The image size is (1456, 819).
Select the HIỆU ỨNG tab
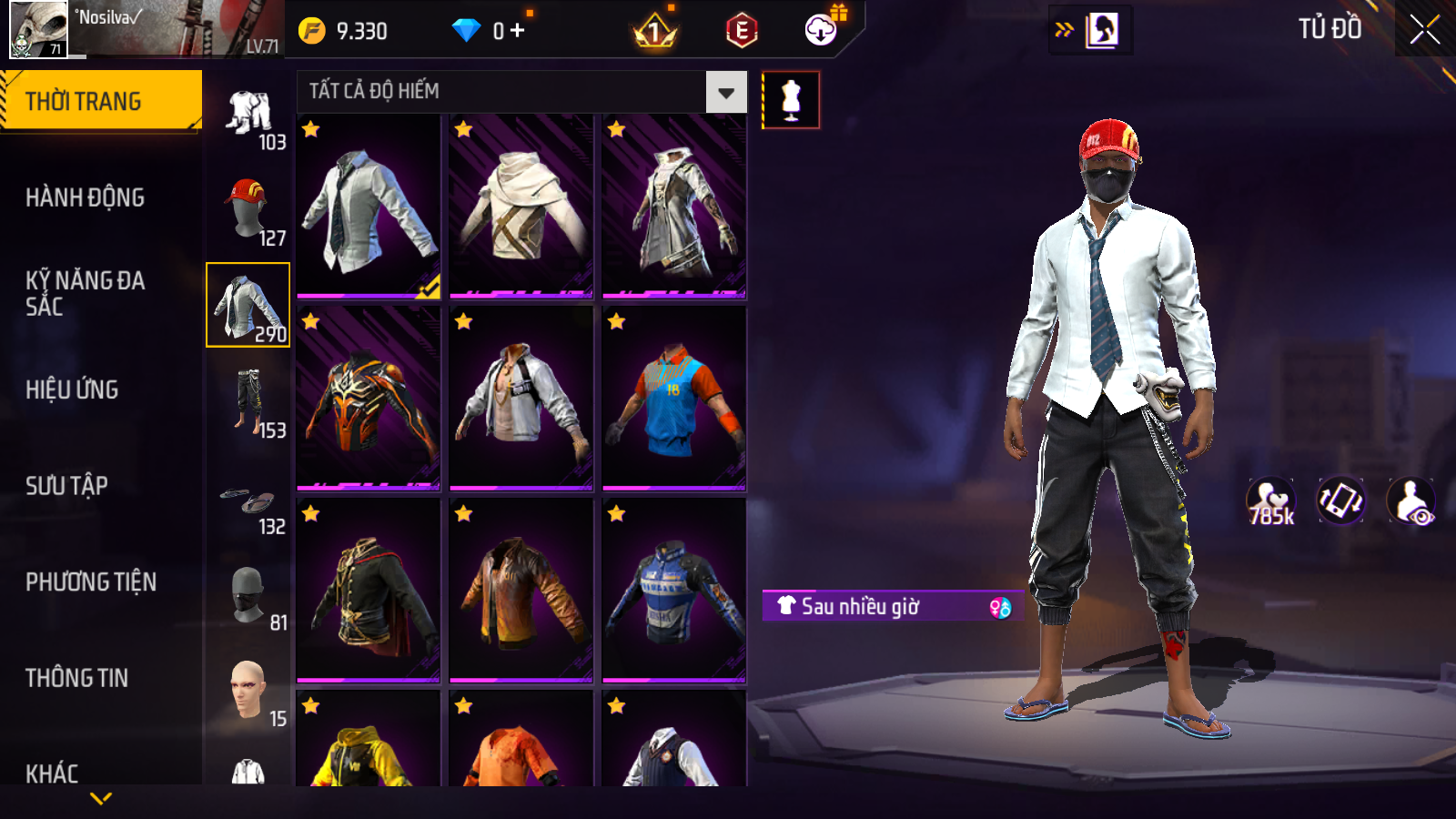(x=72, y=389)
